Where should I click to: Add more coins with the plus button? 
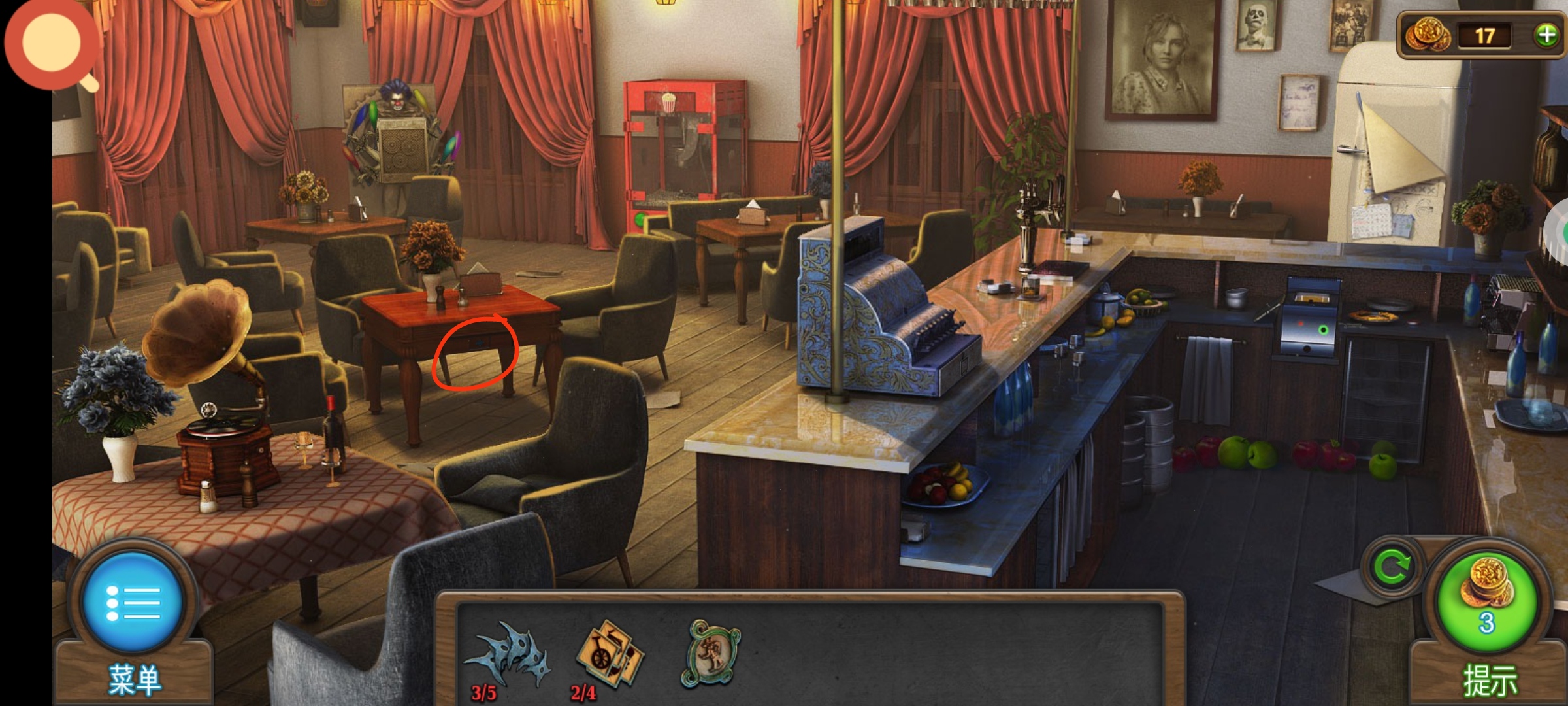click(x=1546, y=35)
